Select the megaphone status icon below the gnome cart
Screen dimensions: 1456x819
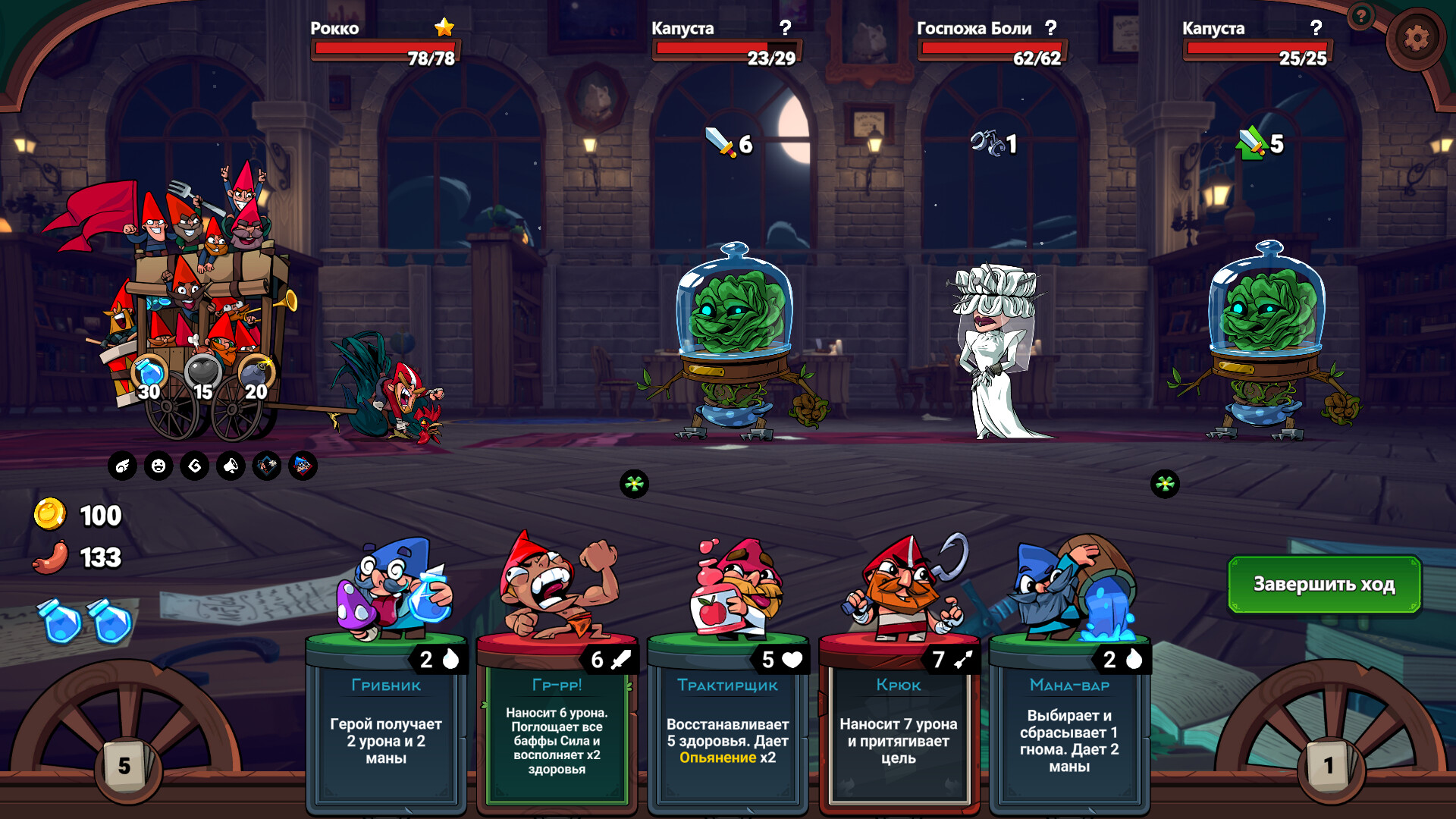230,466
